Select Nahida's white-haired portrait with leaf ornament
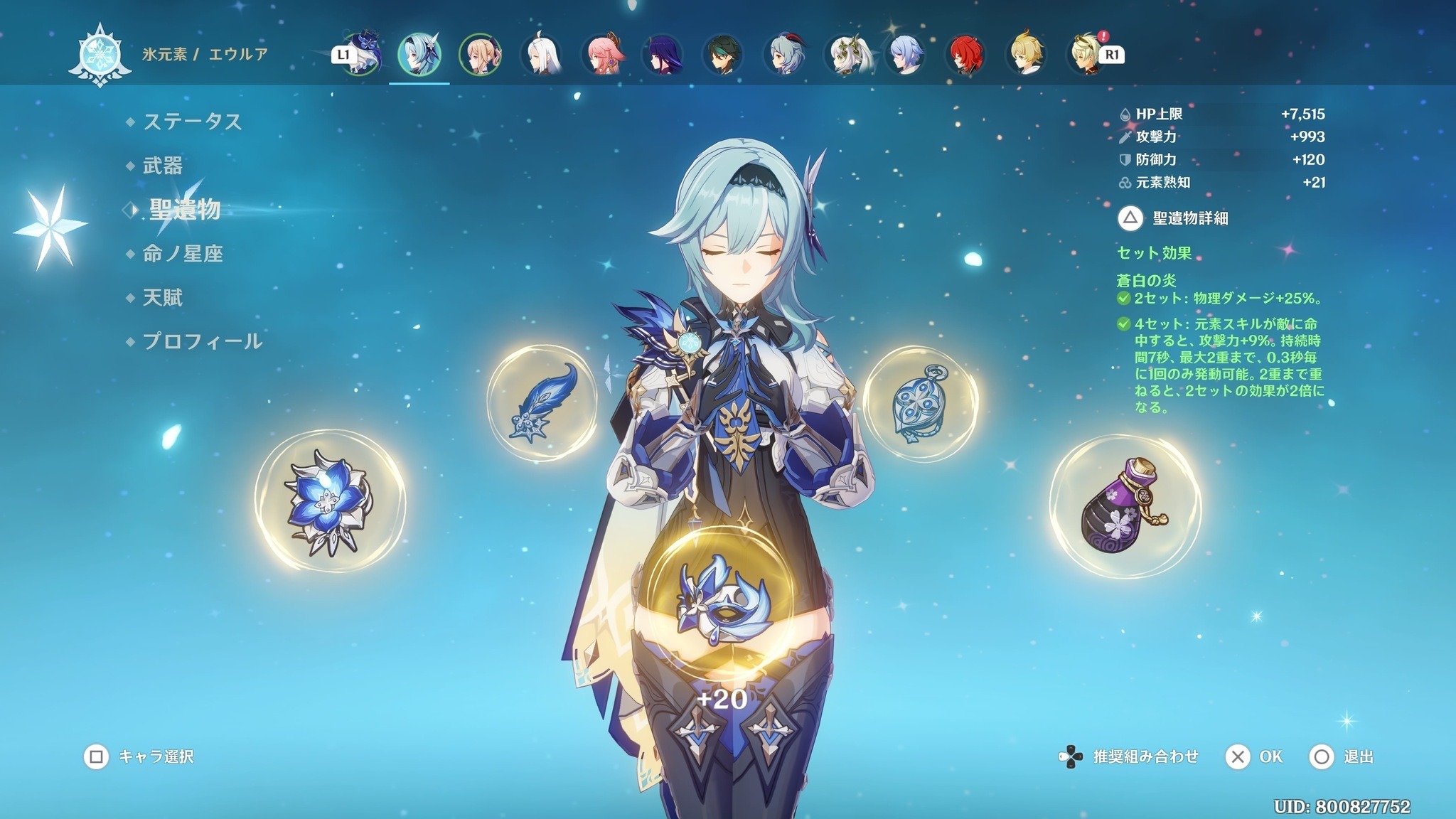The width and height of the screenshot is (1456, 819). (845, 54)
